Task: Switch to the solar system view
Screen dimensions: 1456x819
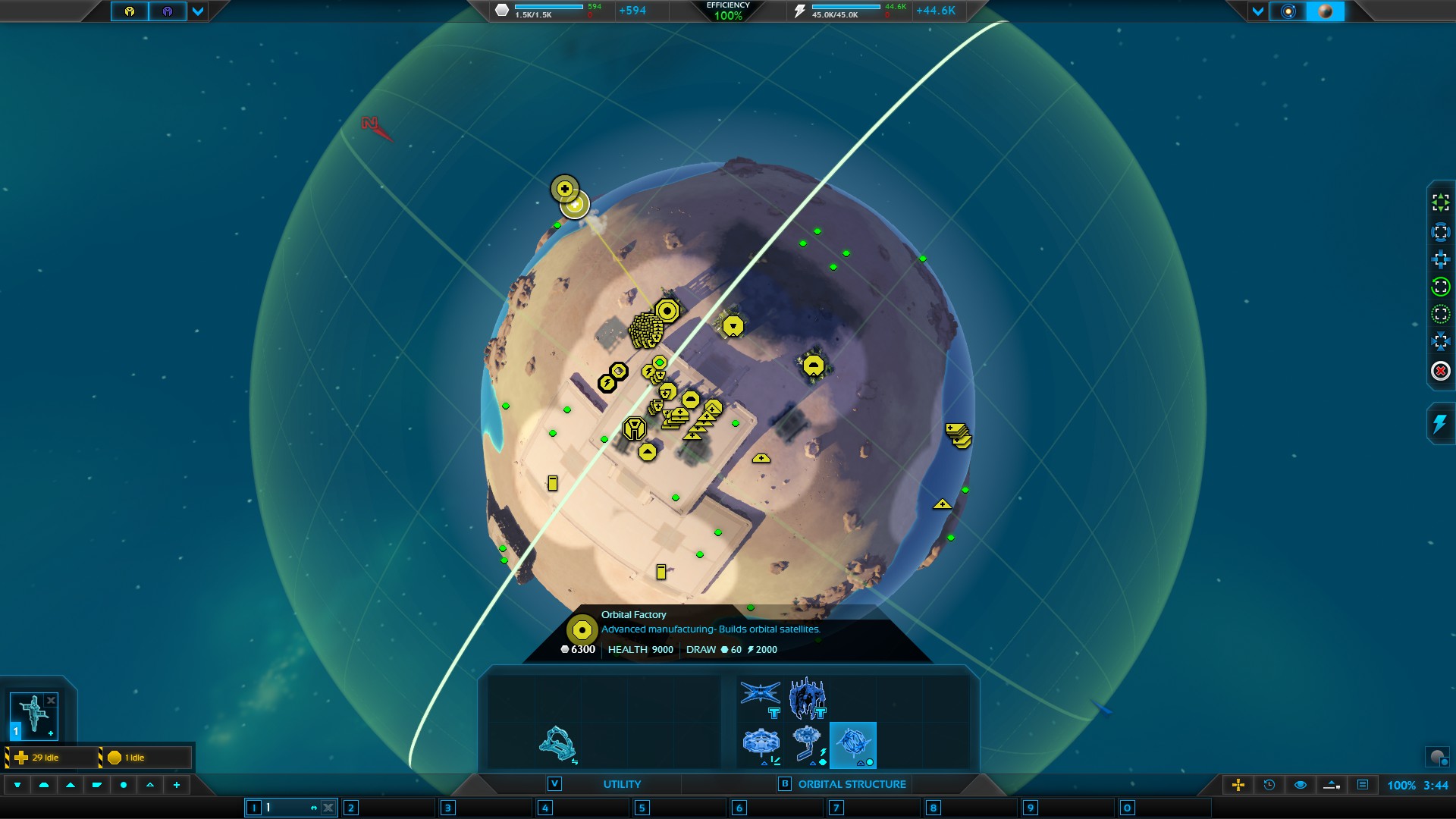Action: tap(1288, 11)
